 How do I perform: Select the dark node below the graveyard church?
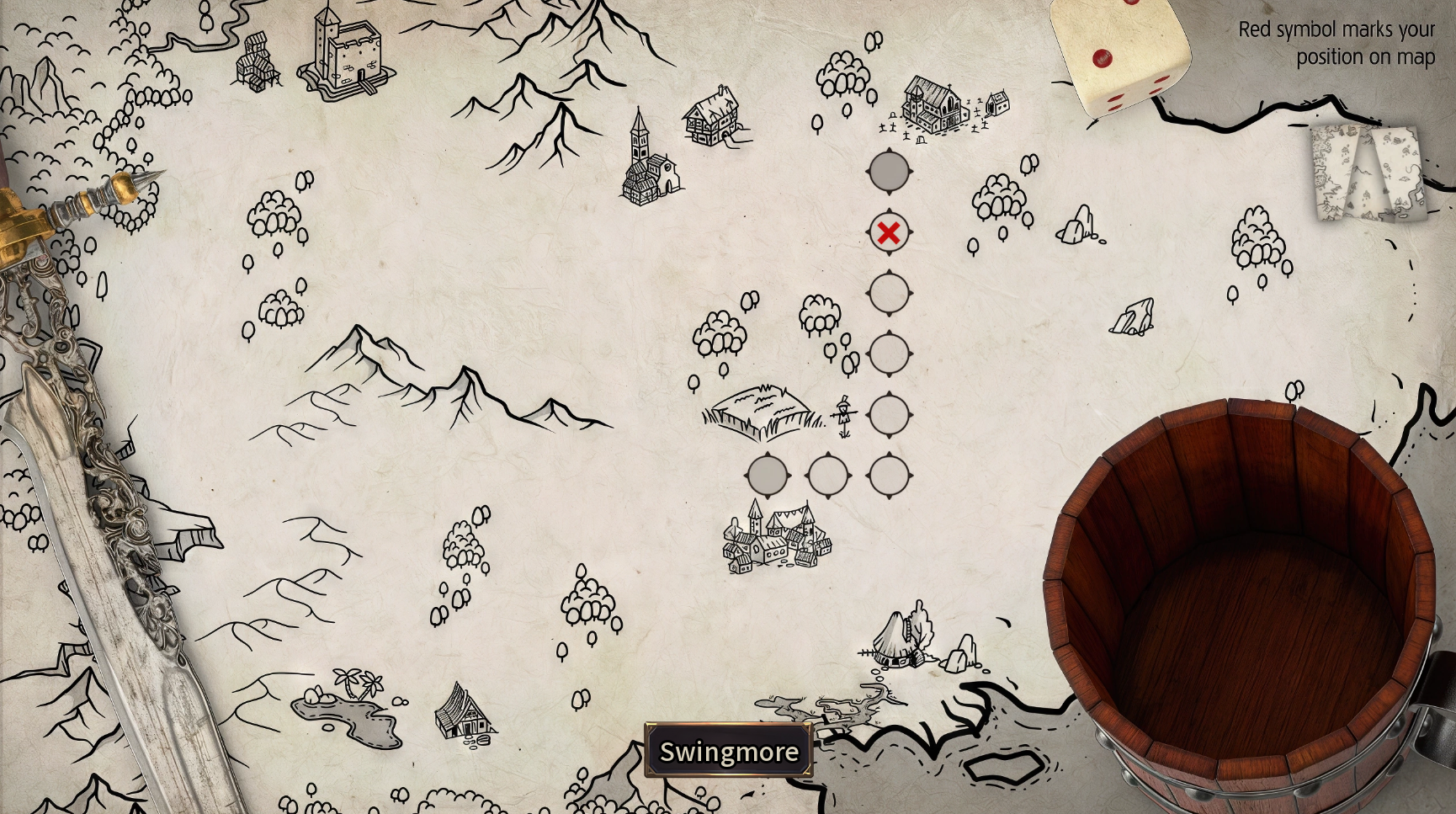(889, 172)
